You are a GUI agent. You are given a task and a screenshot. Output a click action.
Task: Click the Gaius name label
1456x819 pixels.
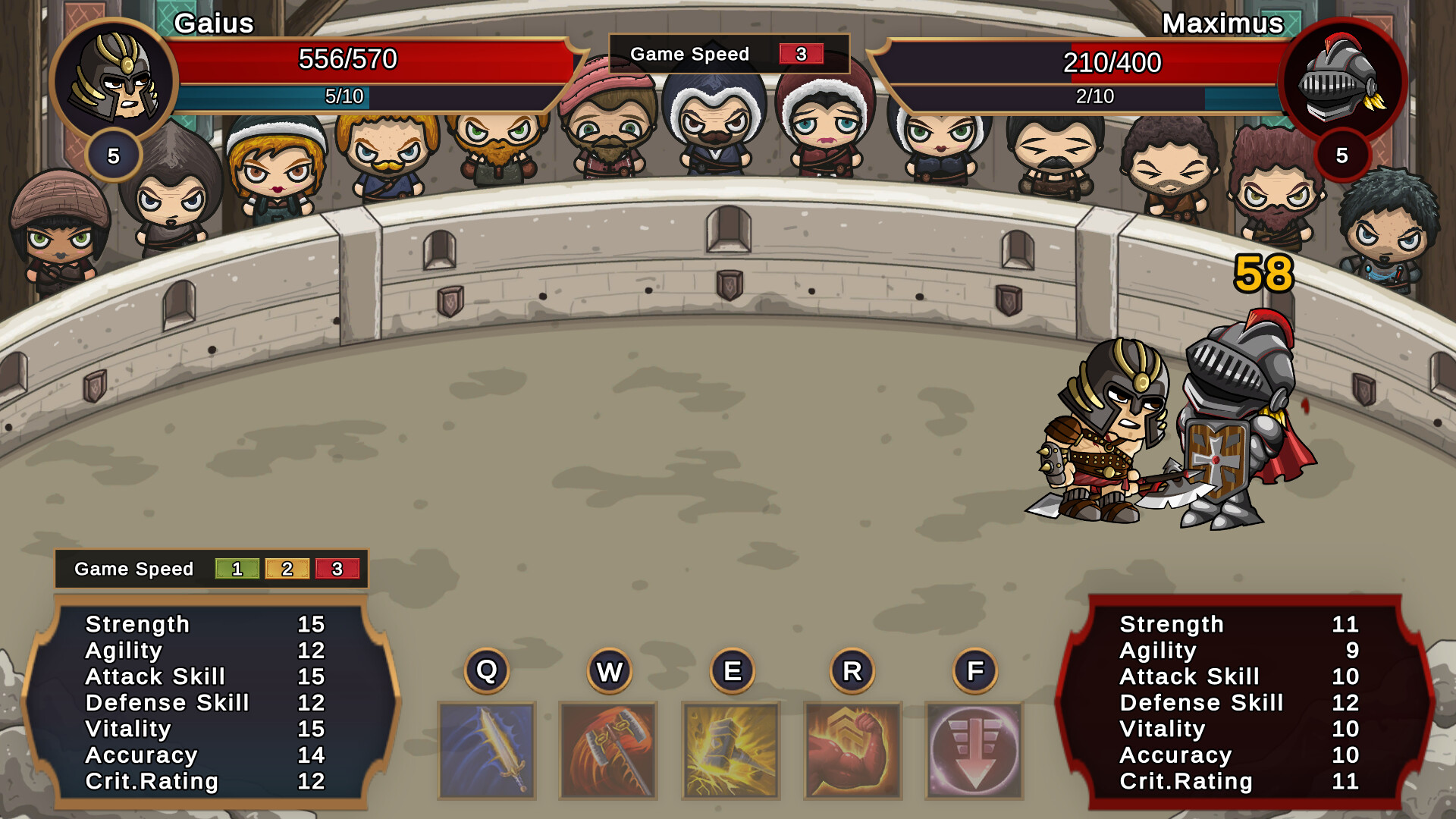215,24
